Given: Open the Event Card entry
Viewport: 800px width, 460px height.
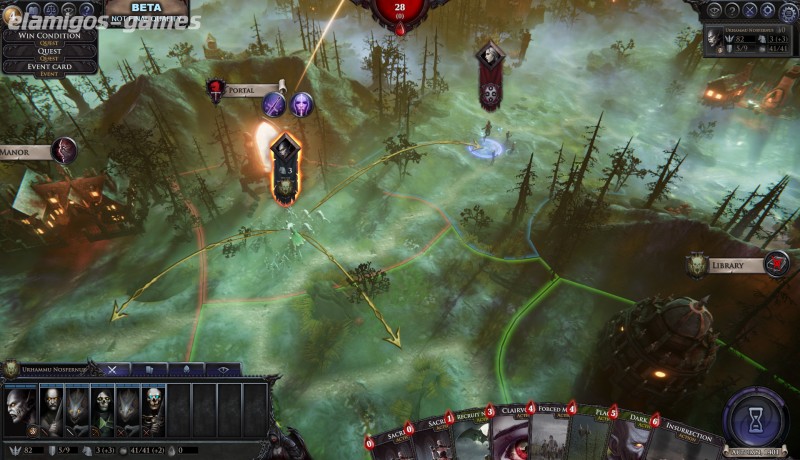Looking at the screenshot, I should click(x=49, y=67).
